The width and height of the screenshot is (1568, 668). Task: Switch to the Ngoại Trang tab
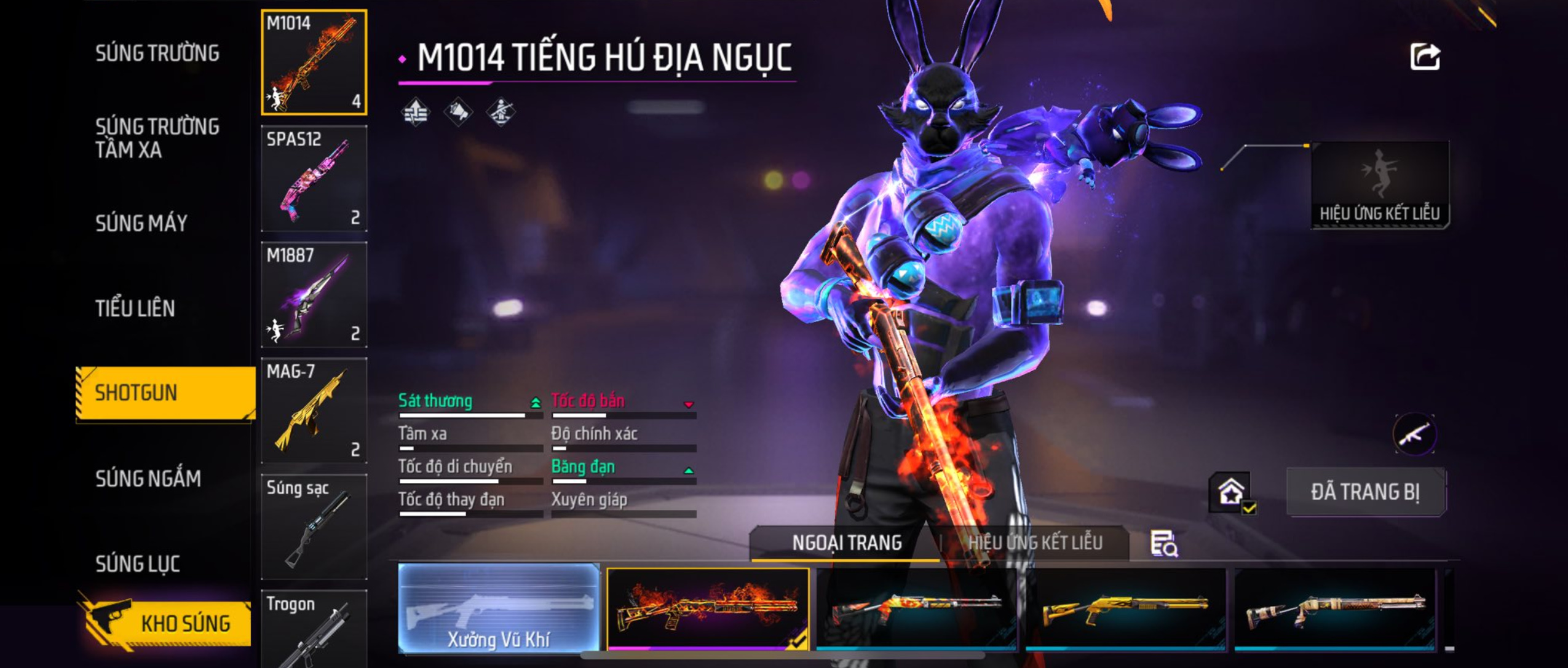pos(846,543)
